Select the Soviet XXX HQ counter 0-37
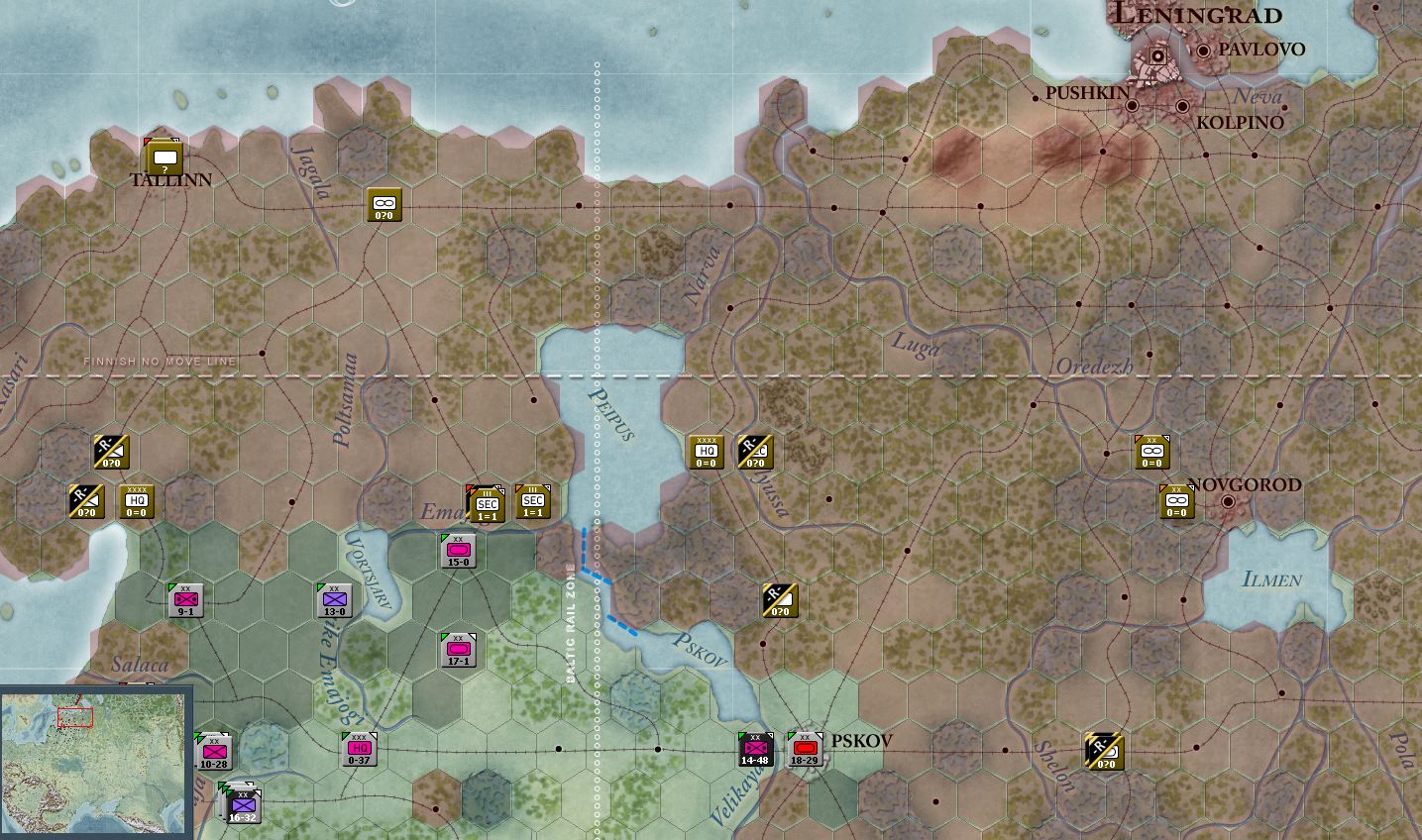Image resolution: width=1422 pixels, height=840 pixels. point(359,749)
